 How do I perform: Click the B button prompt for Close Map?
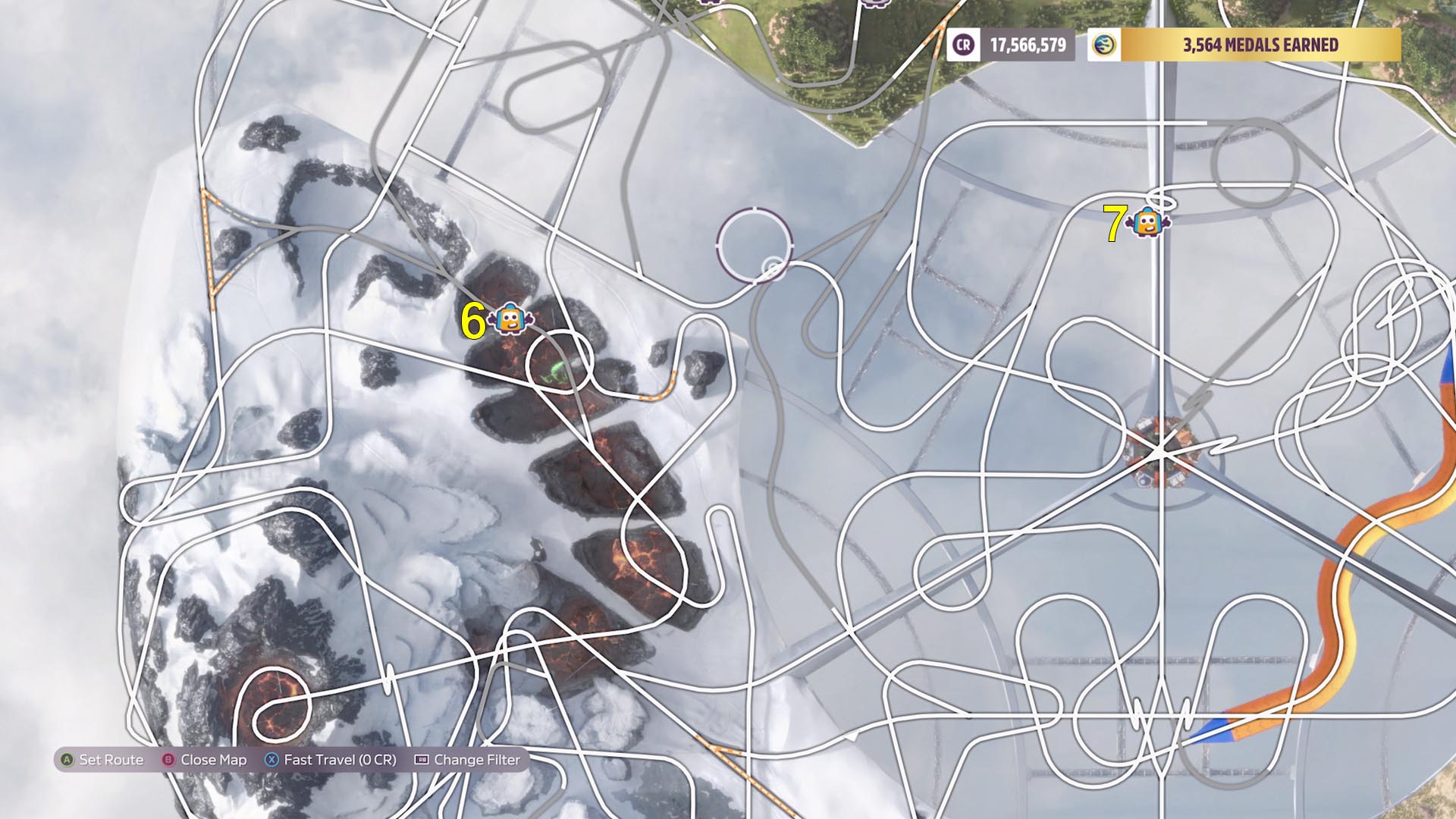(168, 758)
